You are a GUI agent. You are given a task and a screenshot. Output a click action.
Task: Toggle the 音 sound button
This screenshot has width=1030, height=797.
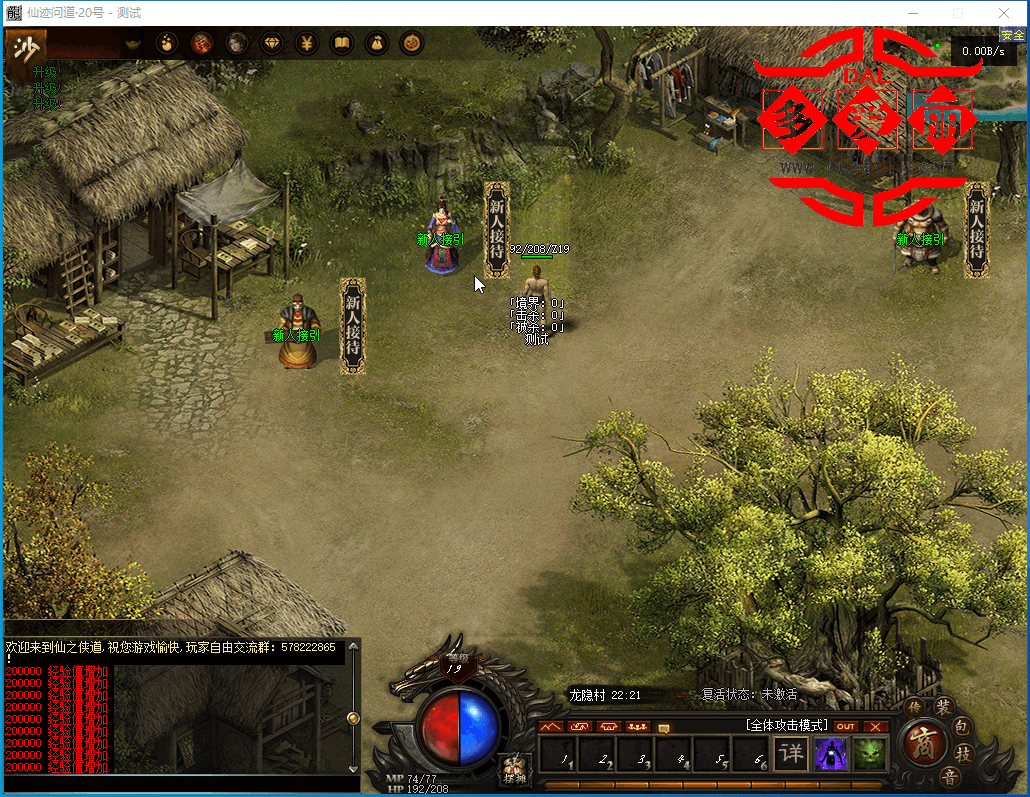click(950, 776)
